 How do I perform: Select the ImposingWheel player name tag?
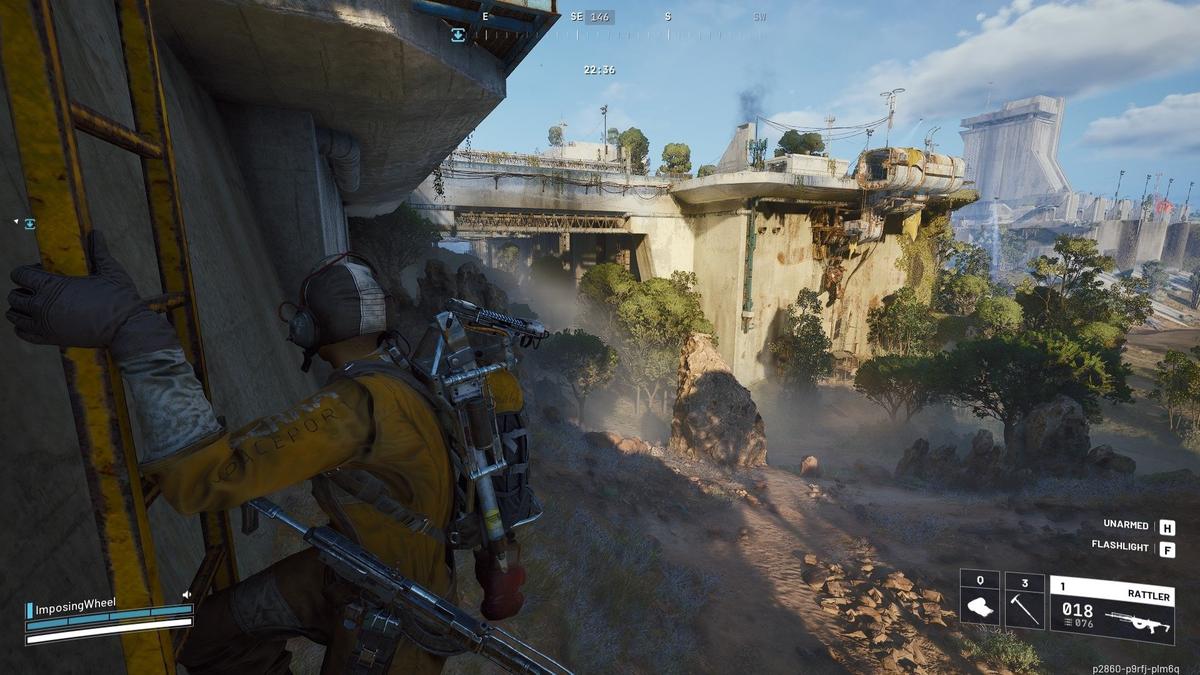(x=75, y=606)
